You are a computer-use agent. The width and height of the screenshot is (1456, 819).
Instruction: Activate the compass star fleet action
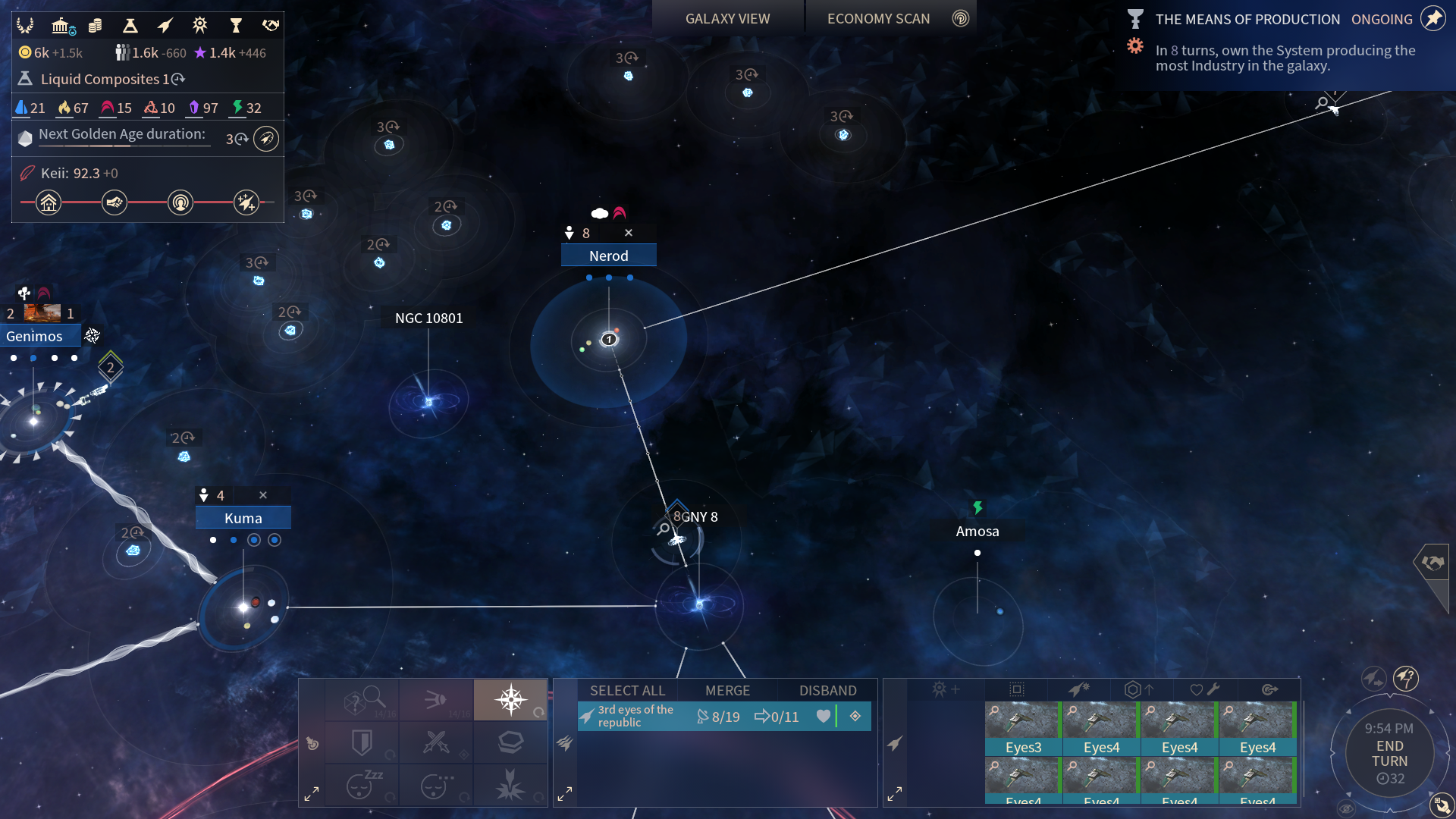pos(510,699)
